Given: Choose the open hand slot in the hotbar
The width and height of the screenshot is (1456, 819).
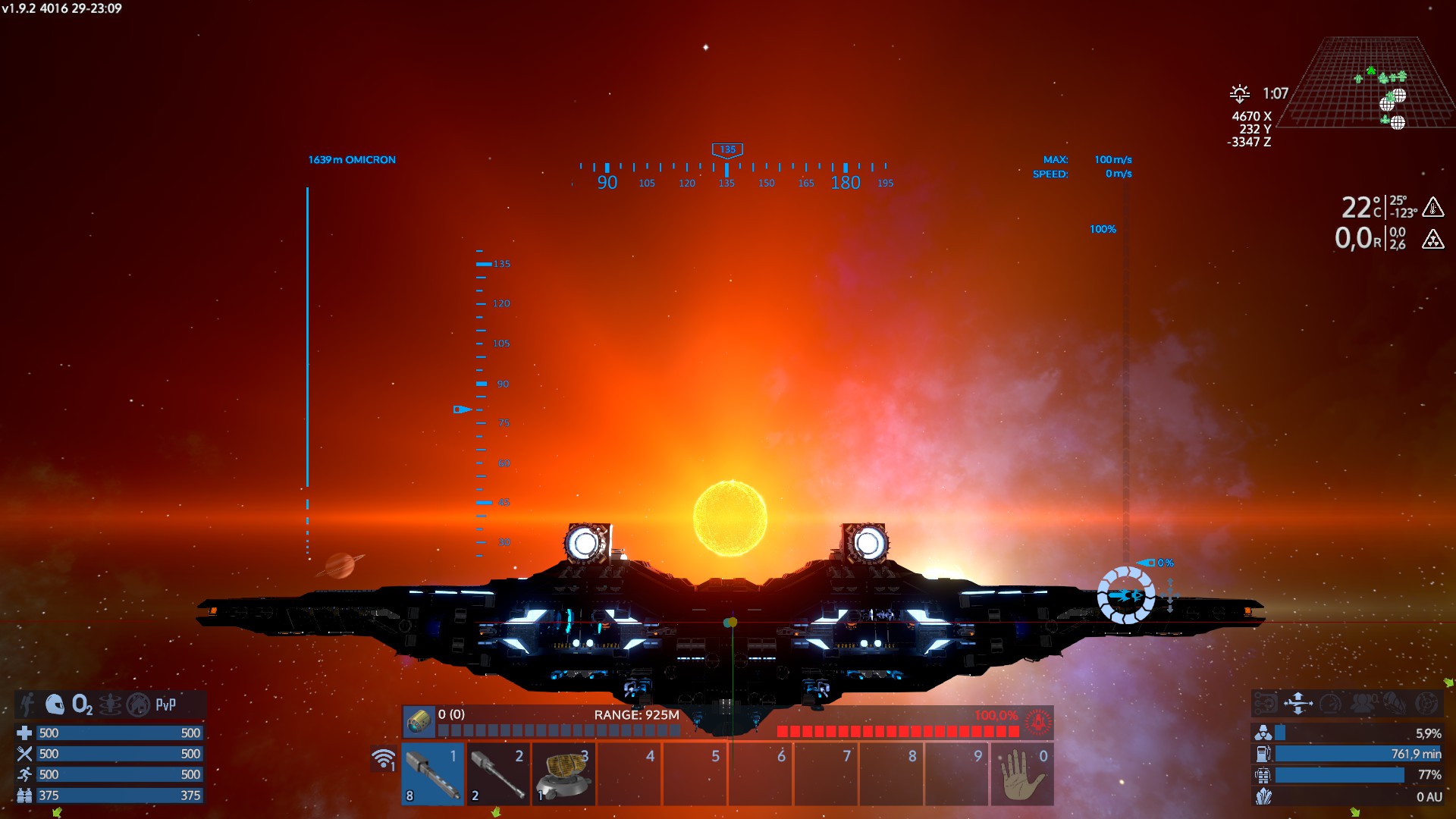Looking at the screenshot, I should 1021,774.
